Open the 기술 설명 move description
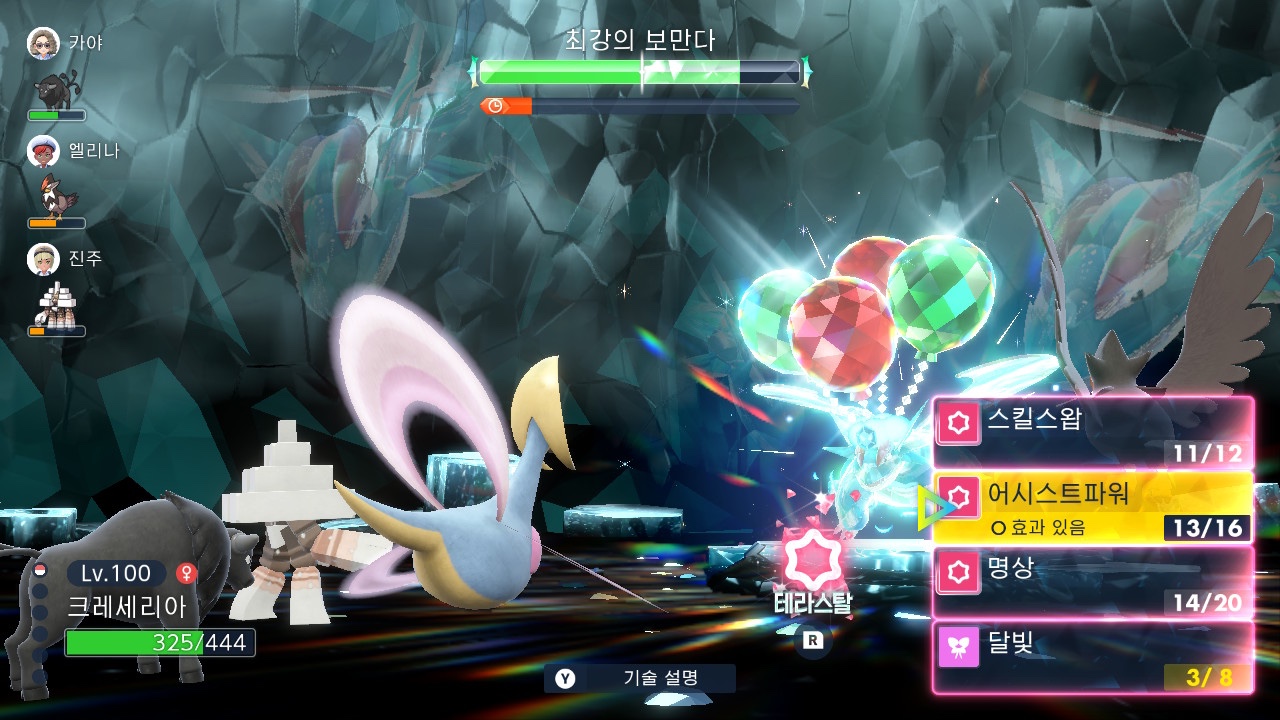 click(640, 678)
